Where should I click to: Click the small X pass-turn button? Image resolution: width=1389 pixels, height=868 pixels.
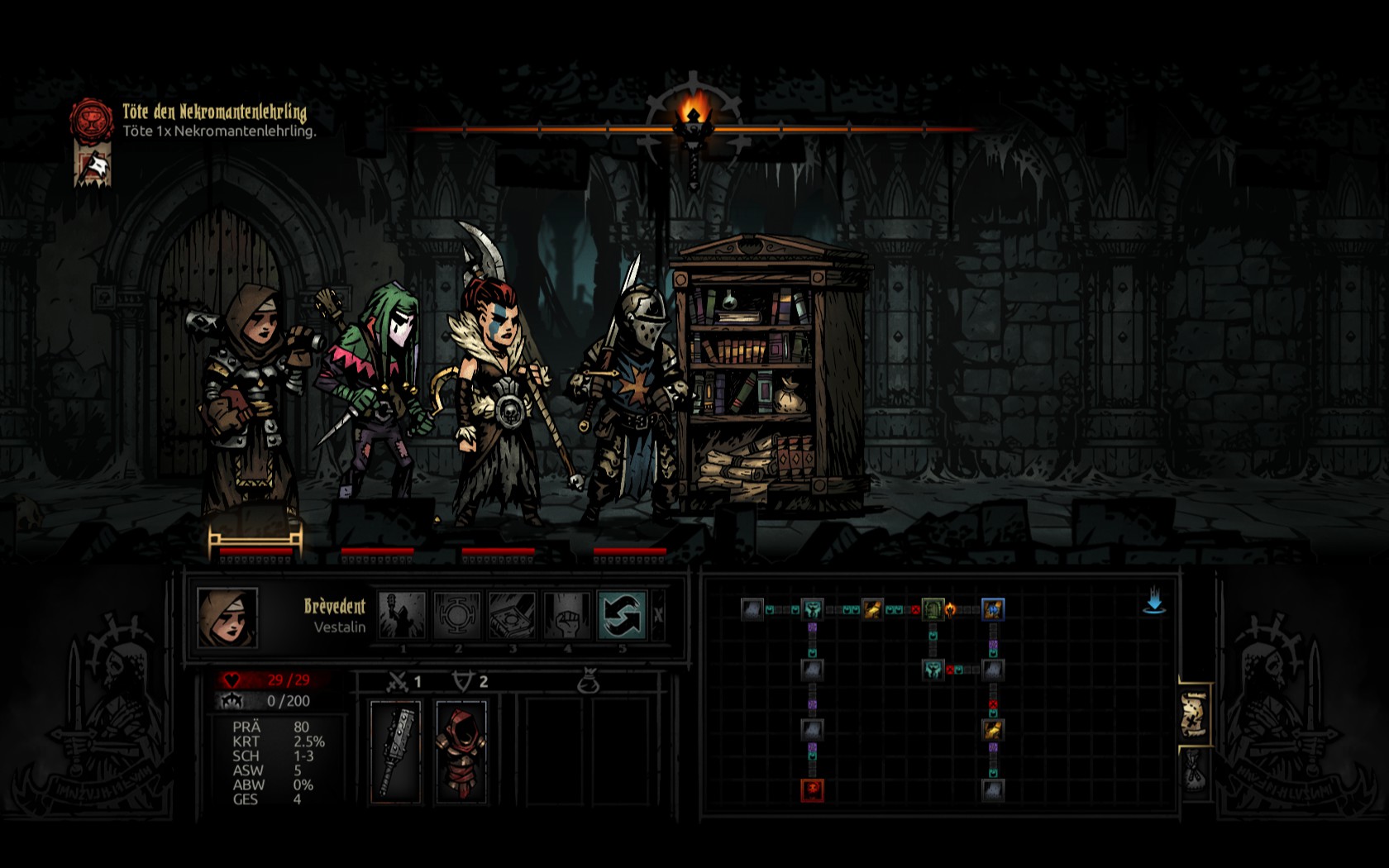coord(658,616)
